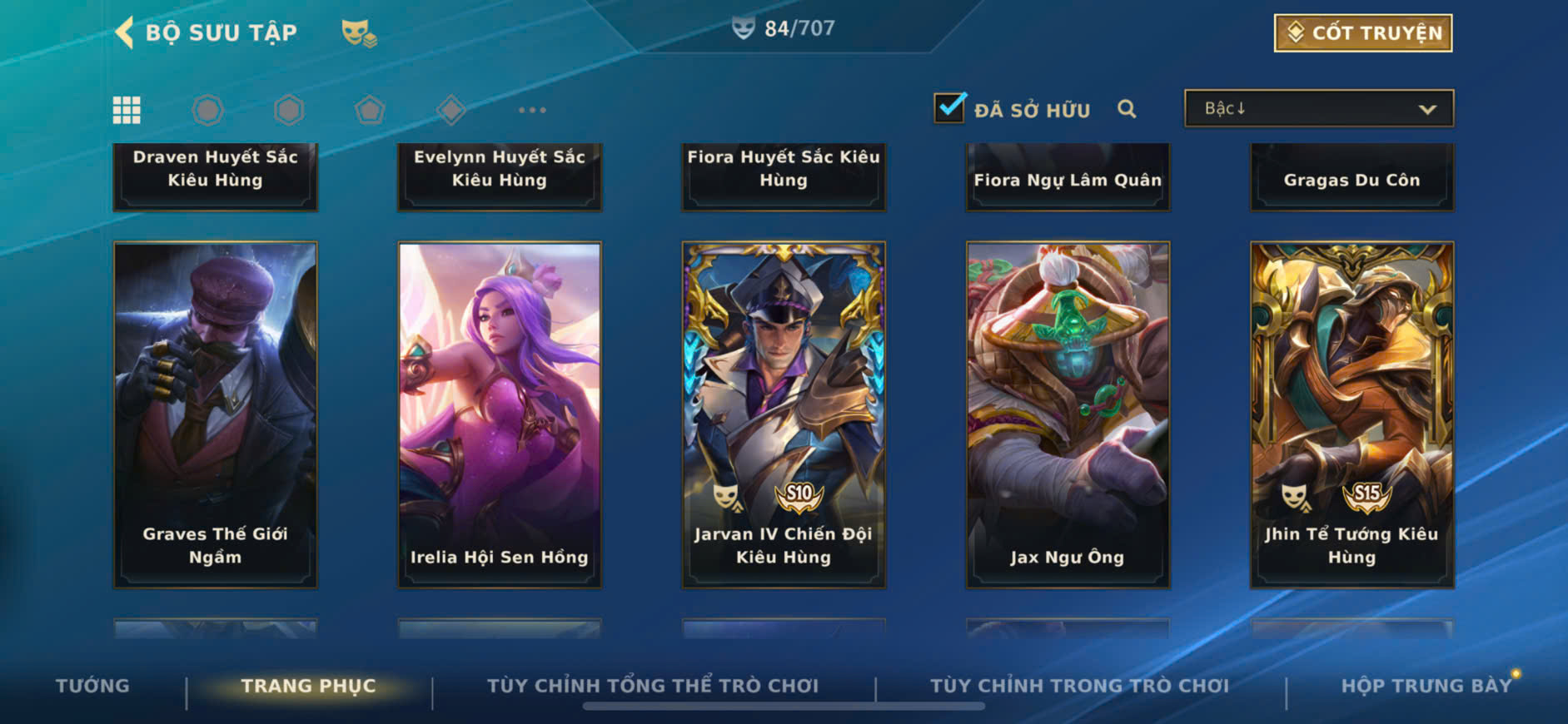Switch to Hộp Trưng Bày tab
1568x724 pixels.
(x=1426, y=686)
